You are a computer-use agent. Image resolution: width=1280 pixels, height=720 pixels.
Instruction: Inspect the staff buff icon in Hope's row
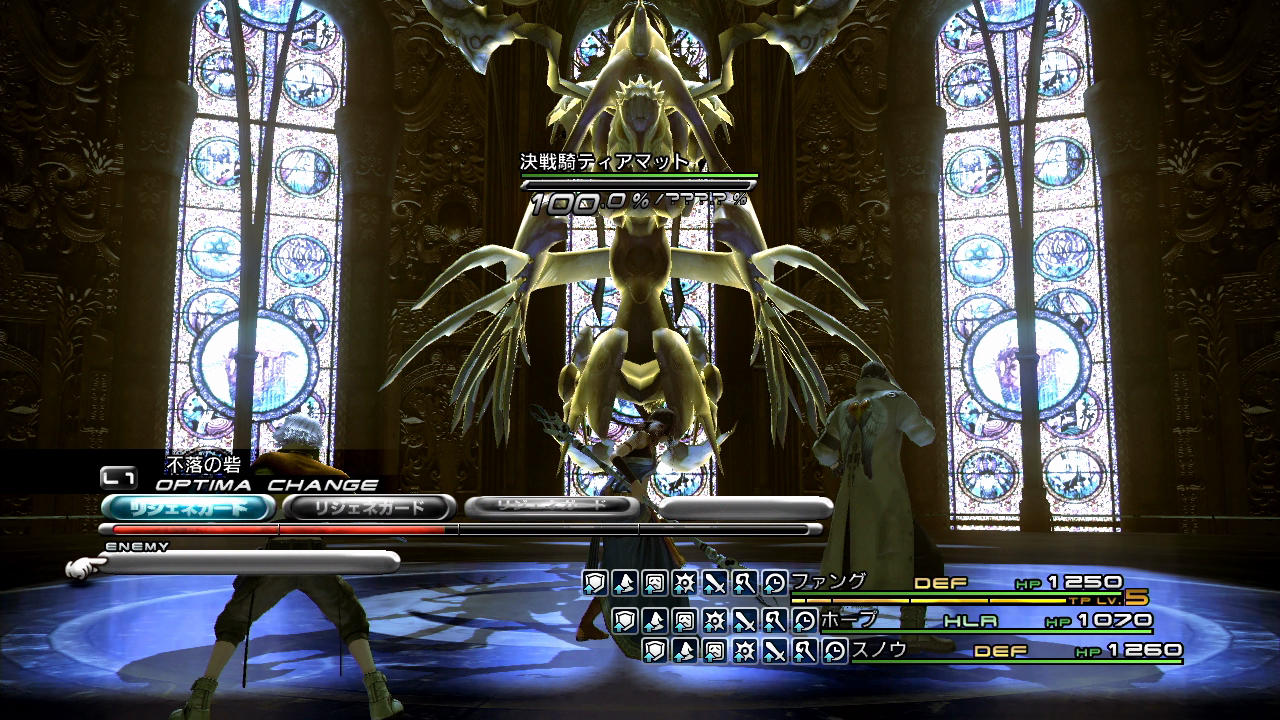[x=775, y=621]
